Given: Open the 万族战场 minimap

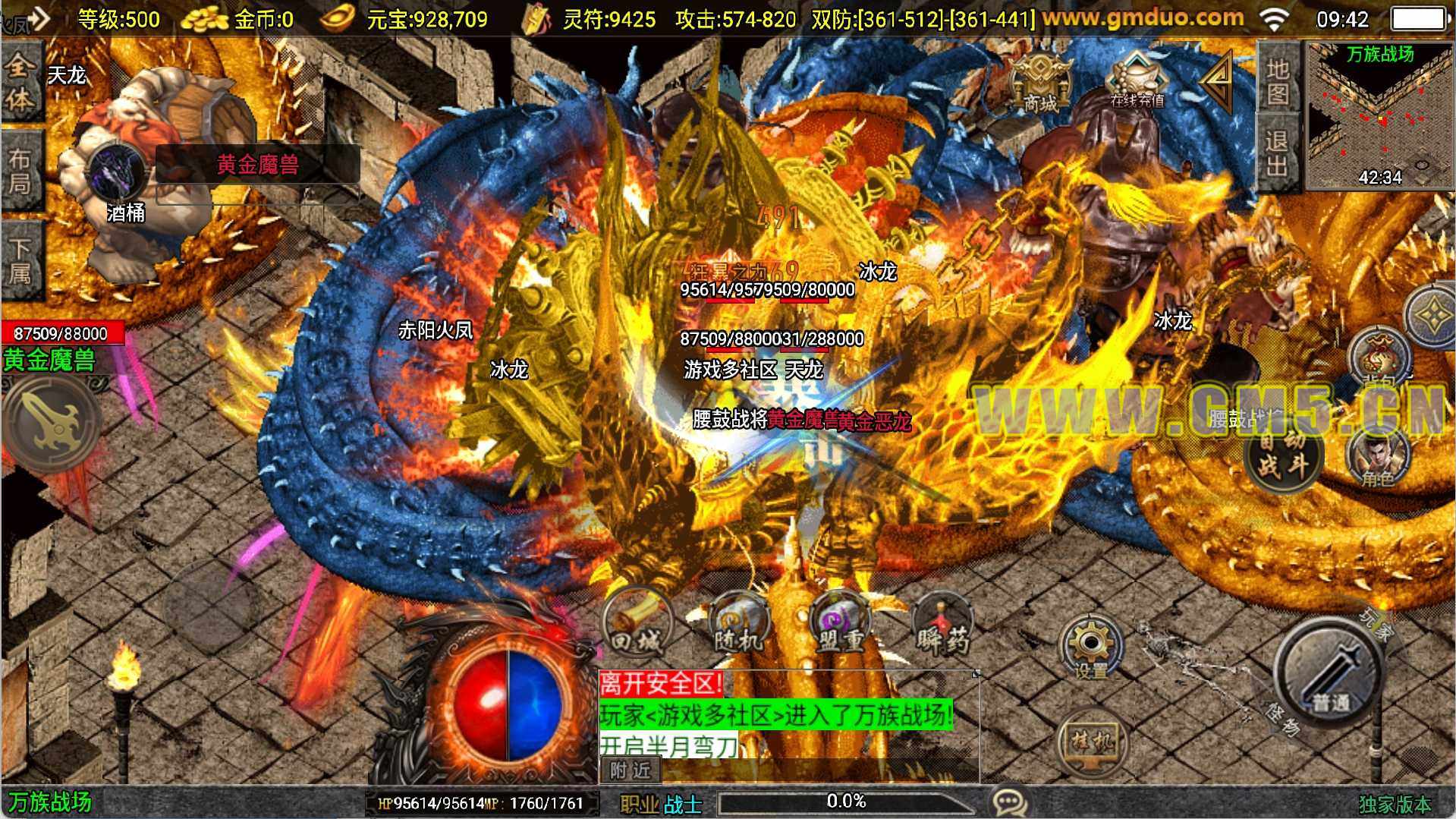Looking at the screenshot, I should (x=1379, y=114).
